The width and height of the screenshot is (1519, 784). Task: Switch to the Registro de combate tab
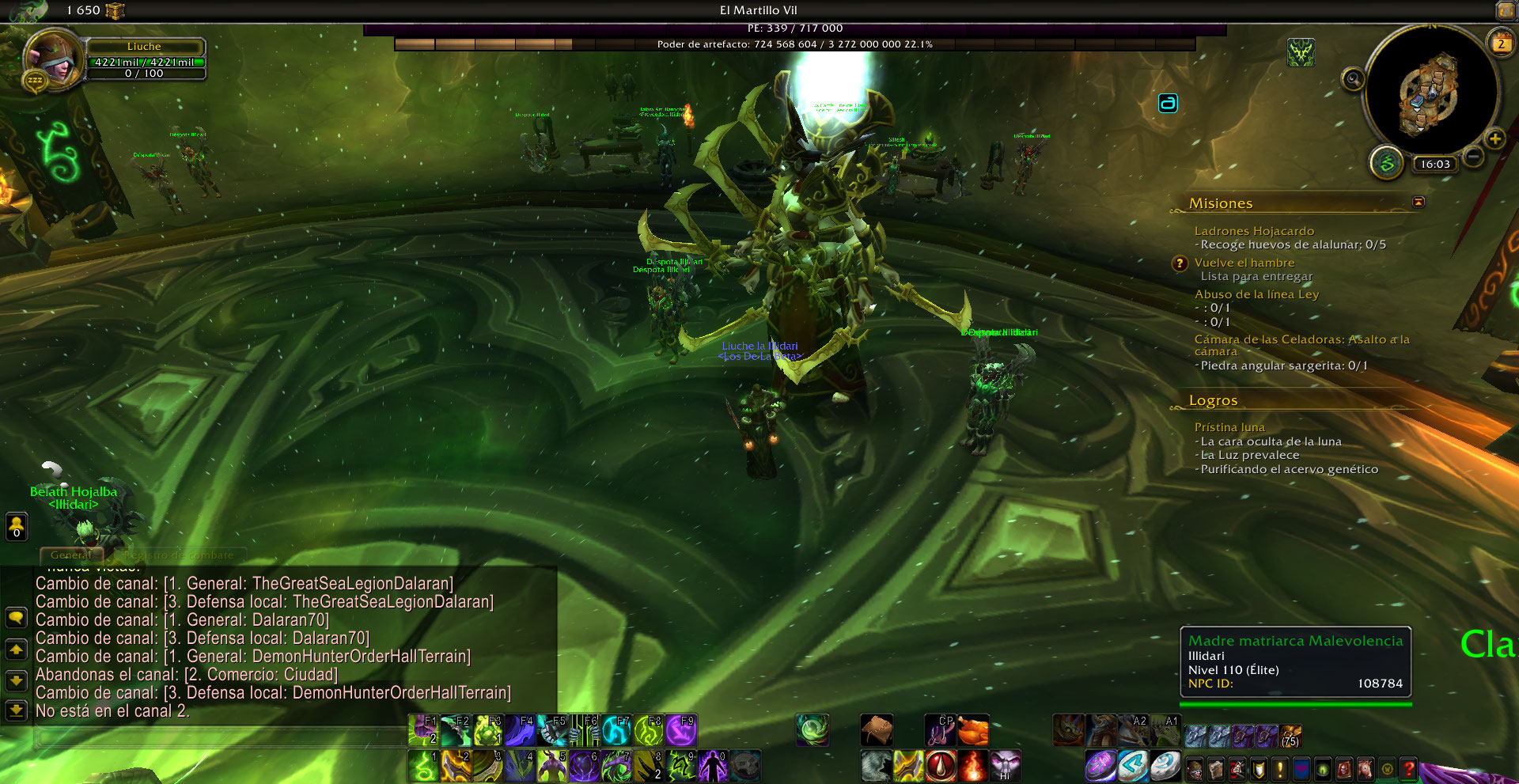coord(179,555)
